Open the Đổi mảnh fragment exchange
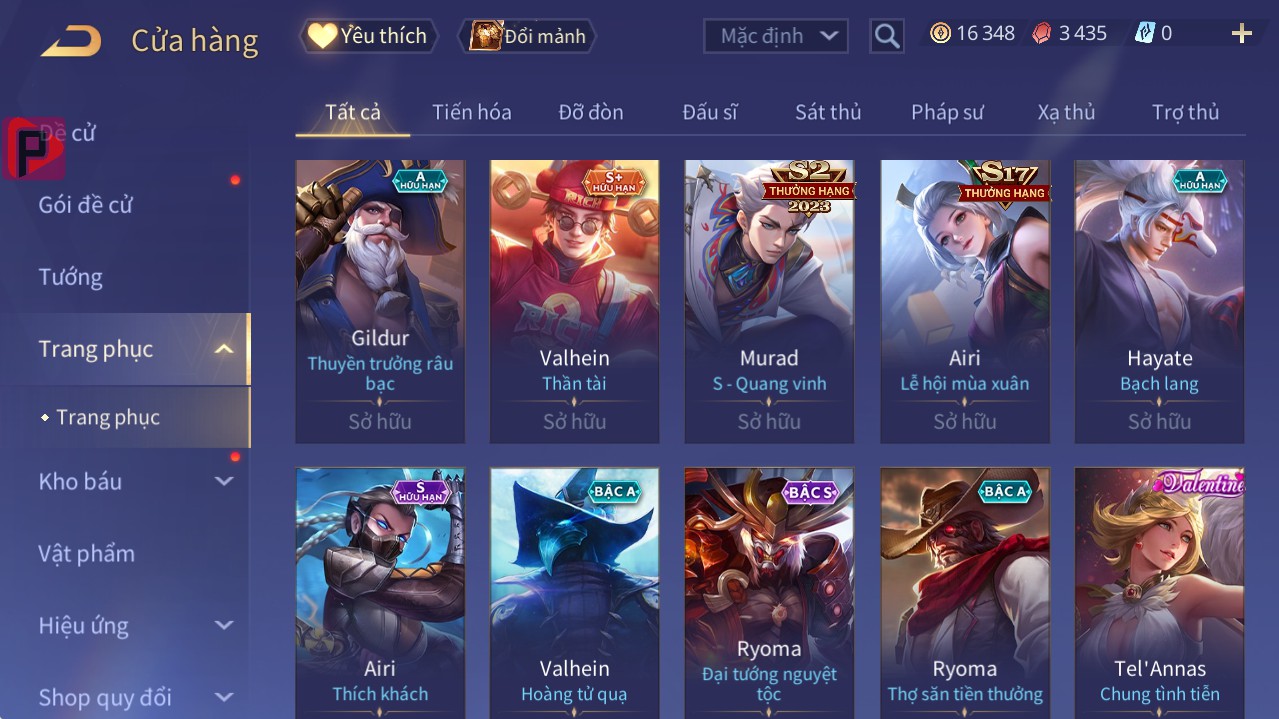 point(527,36)
